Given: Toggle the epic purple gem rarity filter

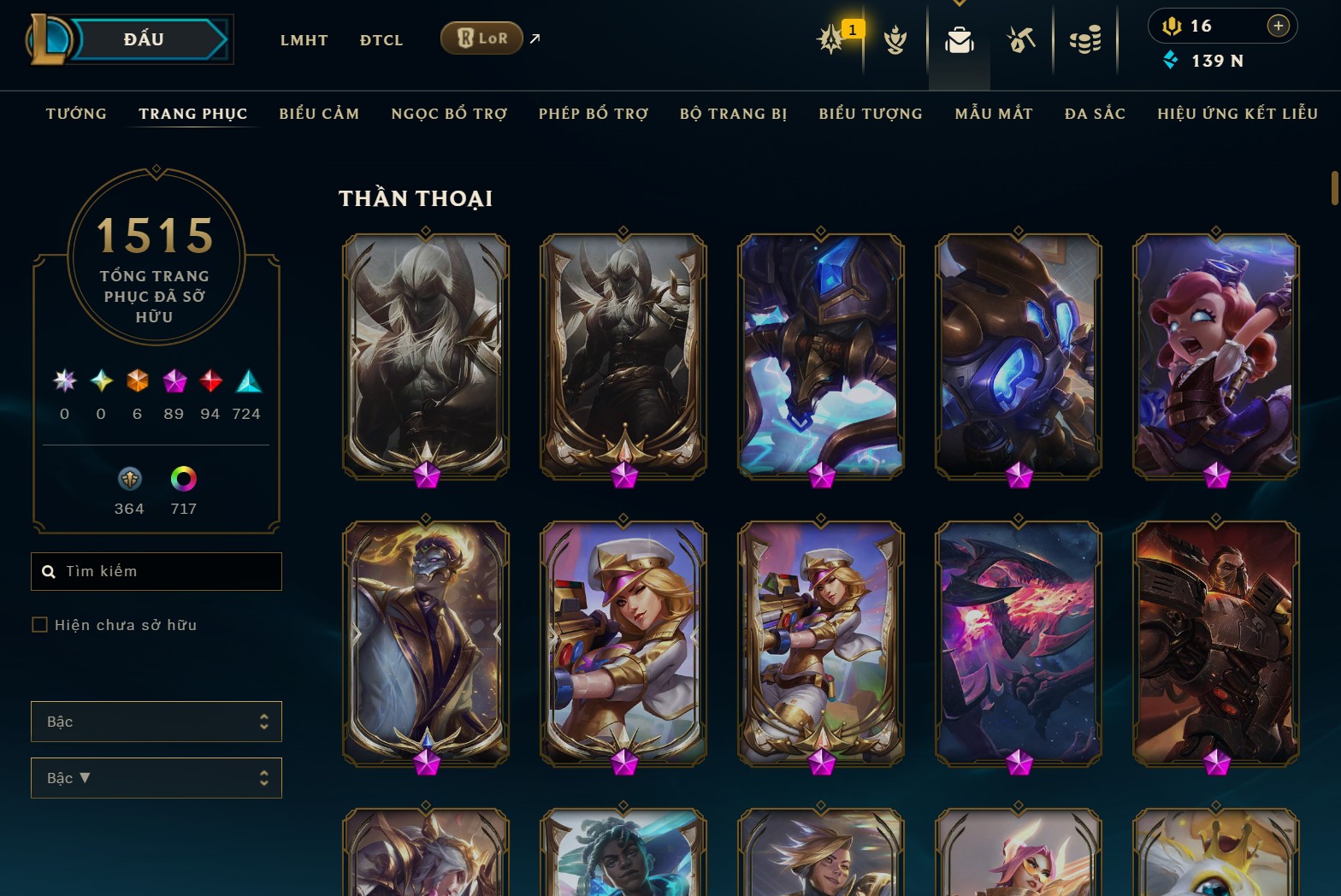Looking at the screenshot, I should (x=174, y=383).
